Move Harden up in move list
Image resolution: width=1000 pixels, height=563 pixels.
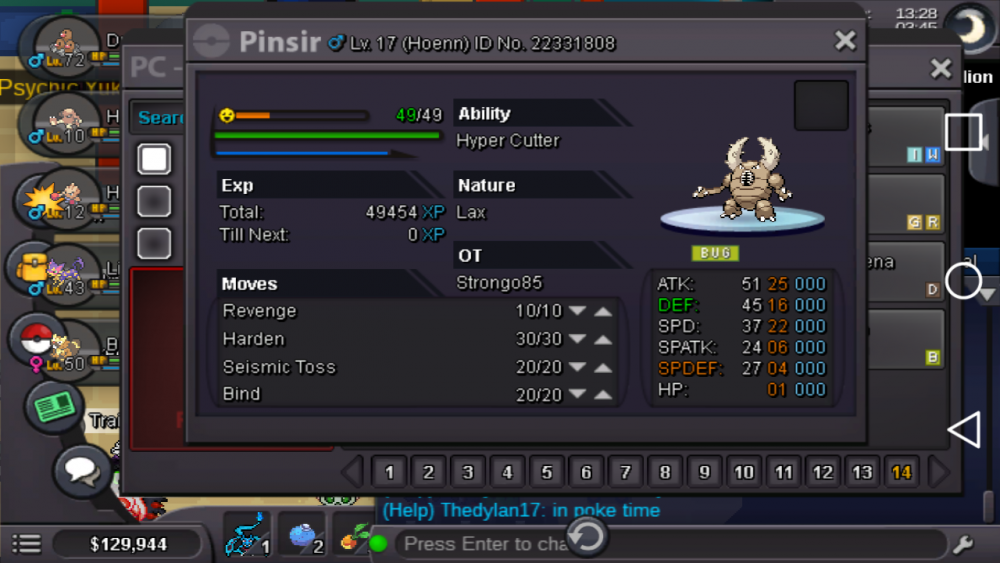pyautogui.click(x=603, y=339)
